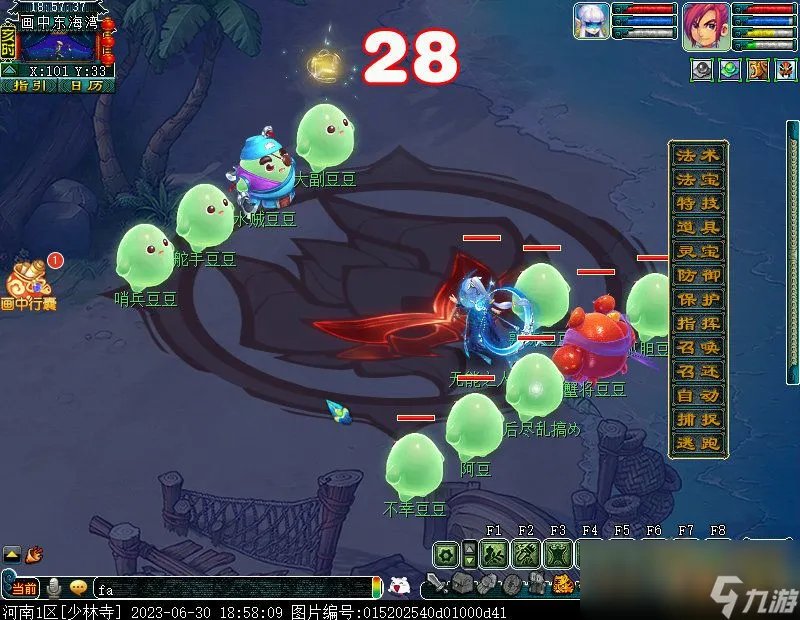Viewport: 800px width, 620px height.
Task: Open the 画中行囊 bag icon
Action: tap(28, 283)
